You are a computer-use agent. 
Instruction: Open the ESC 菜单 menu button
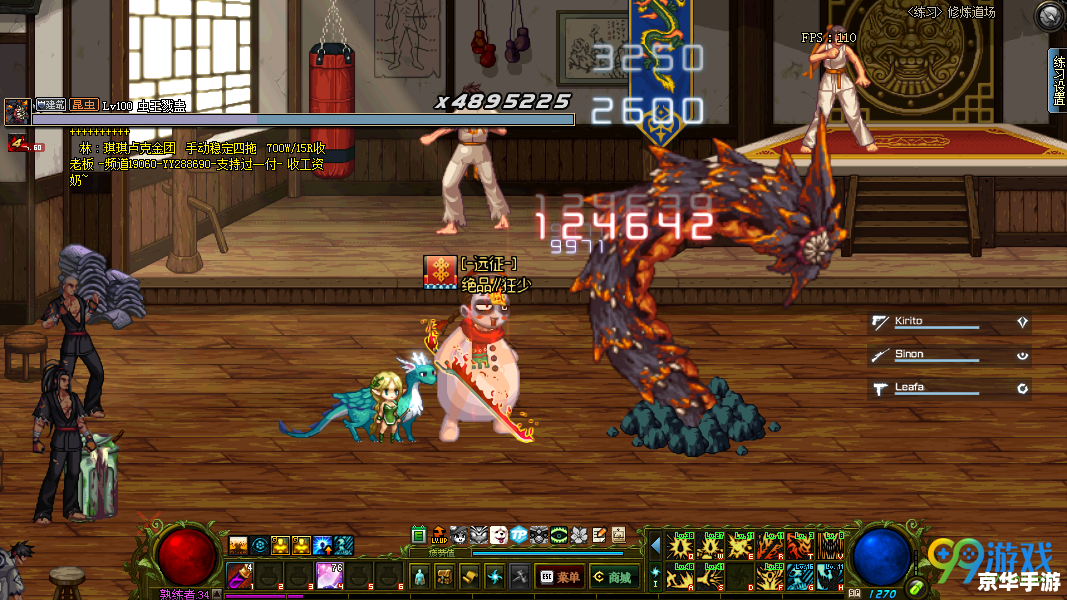point(560,576)
